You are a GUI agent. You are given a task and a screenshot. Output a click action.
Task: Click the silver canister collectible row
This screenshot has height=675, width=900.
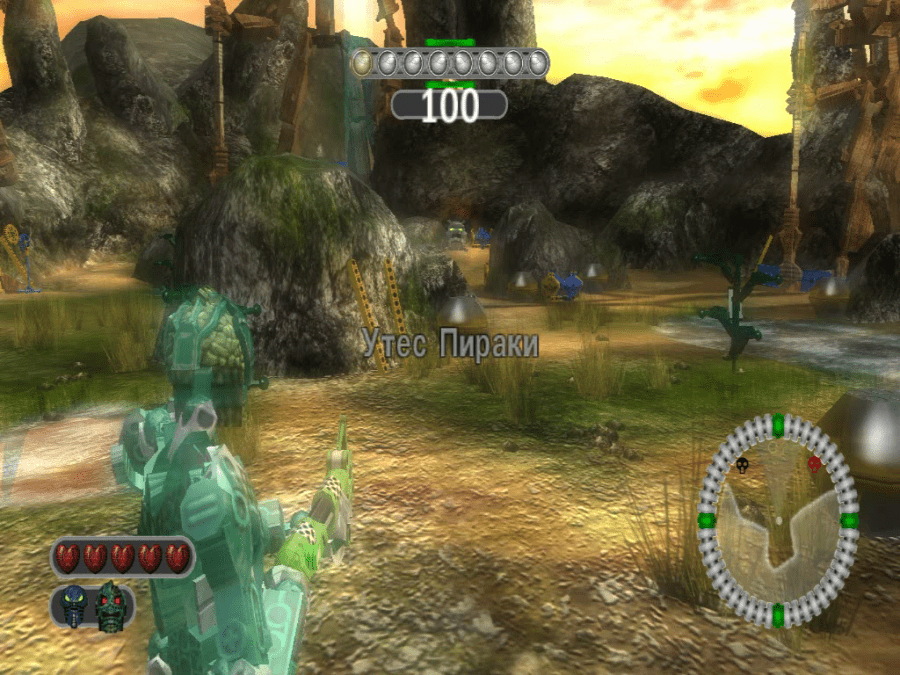[450, 63]
